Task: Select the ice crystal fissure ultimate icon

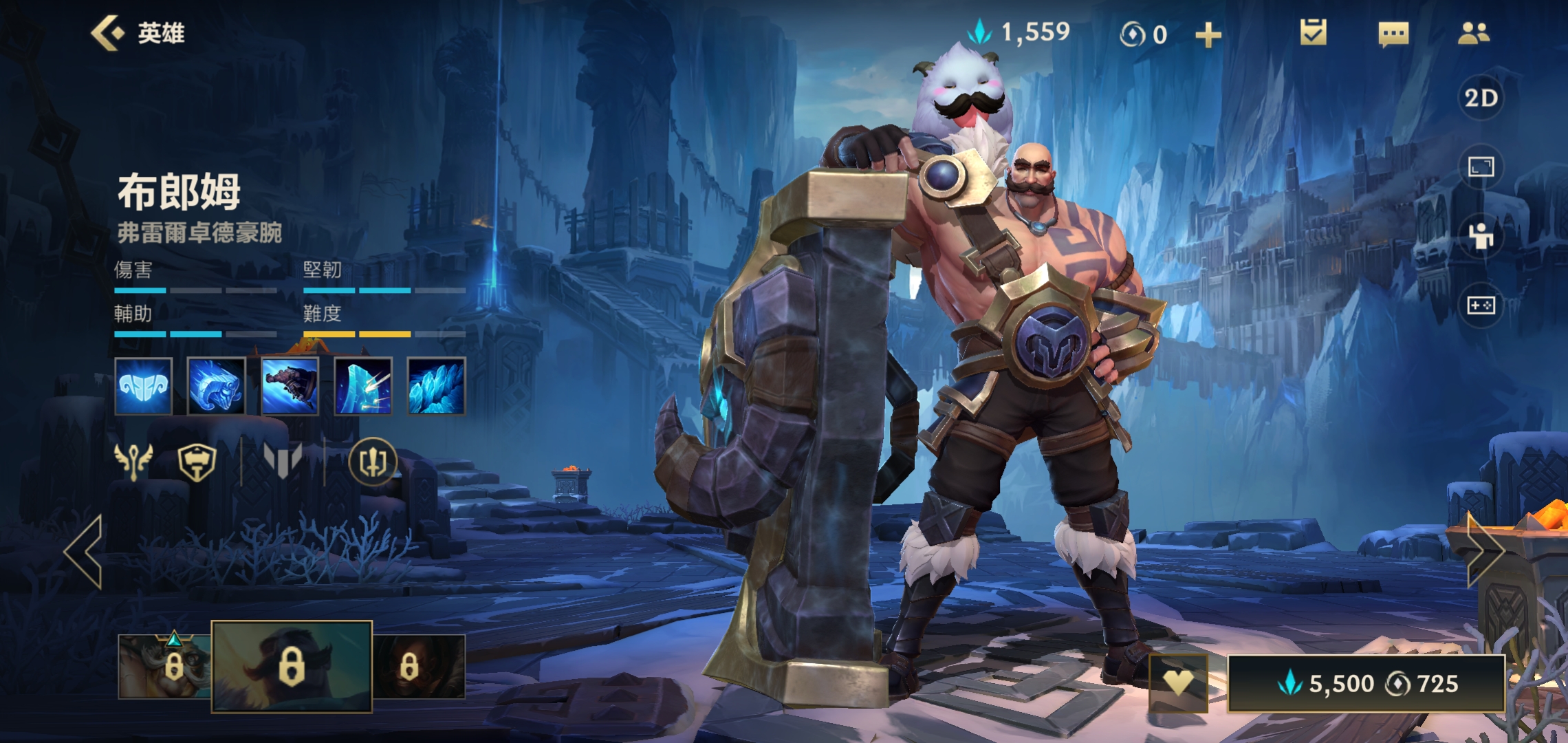Action: point(436,386)
